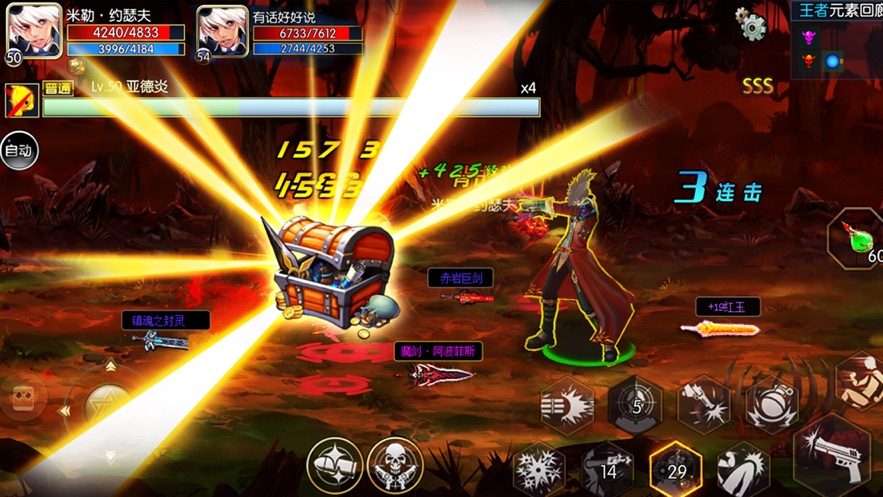Tap the highlighted skill showing cooldown 29
This screenshot has height=497, width=883.
675,469
